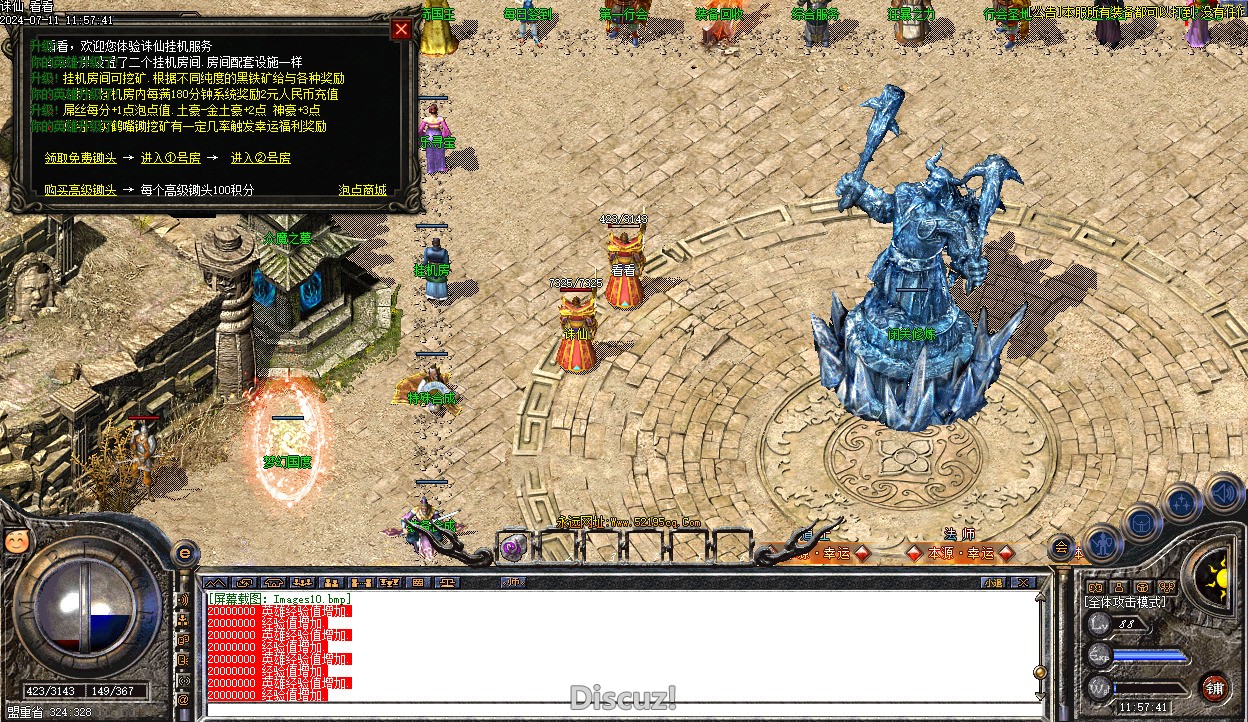Viewport: 1248px width, 722px height.
Task: Close the 诛仙 hang-up service dialog
Action: [401, 29]
